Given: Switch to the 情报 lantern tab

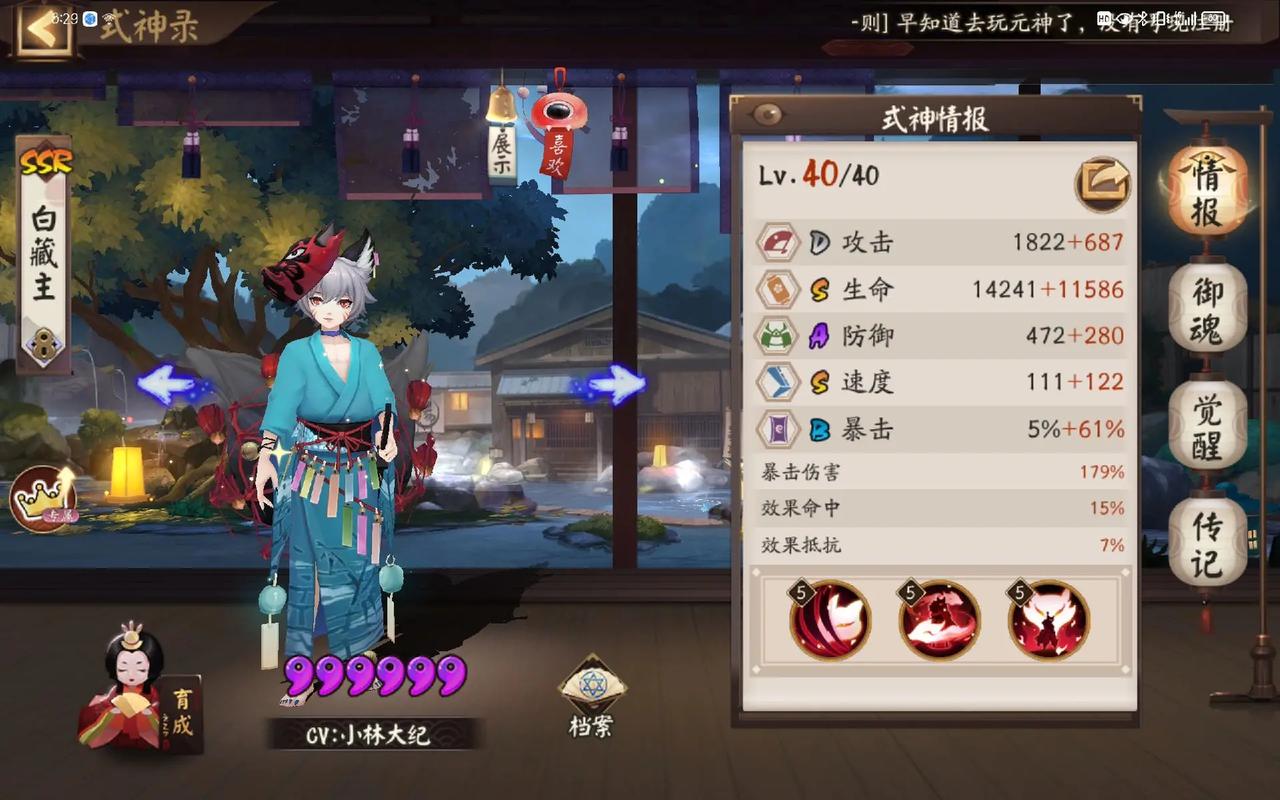Looking at the screenshot, I should click(x=1207, y=190).
